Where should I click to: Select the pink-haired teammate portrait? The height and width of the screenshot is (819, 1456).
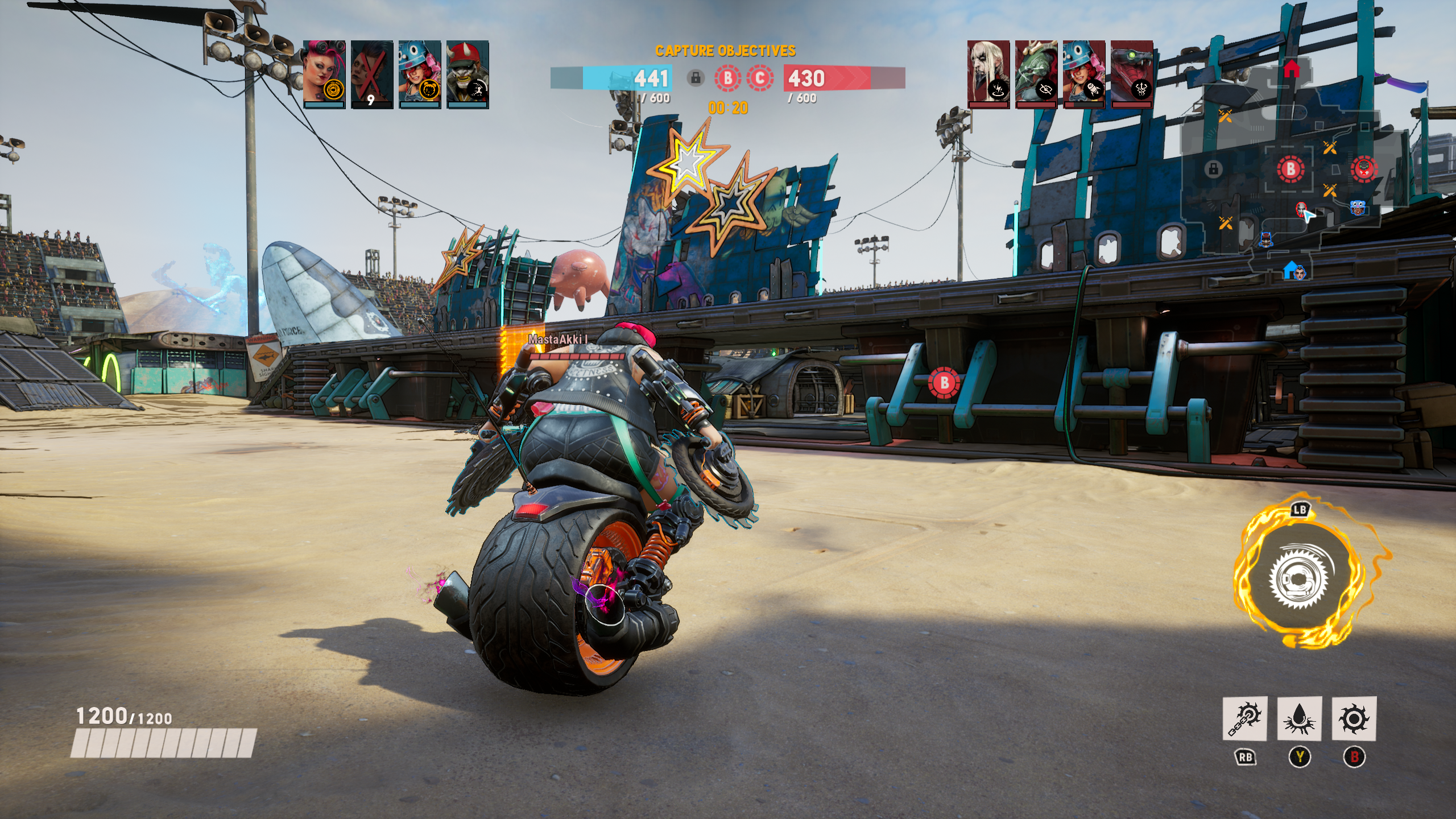(x=324, y=73)
